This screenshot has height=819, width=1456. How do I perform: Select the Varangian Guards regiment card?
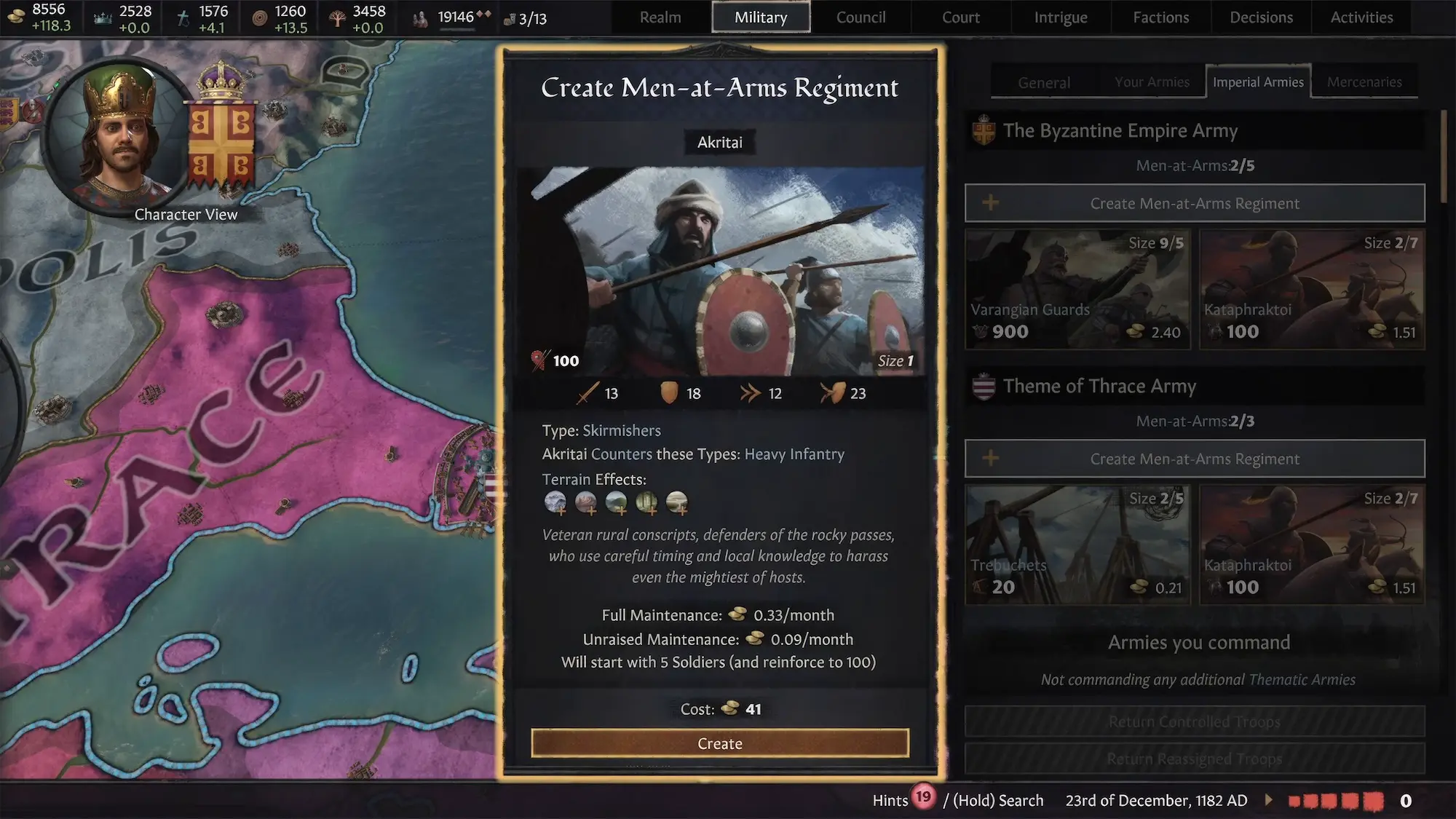click(x=1077, y=290)
